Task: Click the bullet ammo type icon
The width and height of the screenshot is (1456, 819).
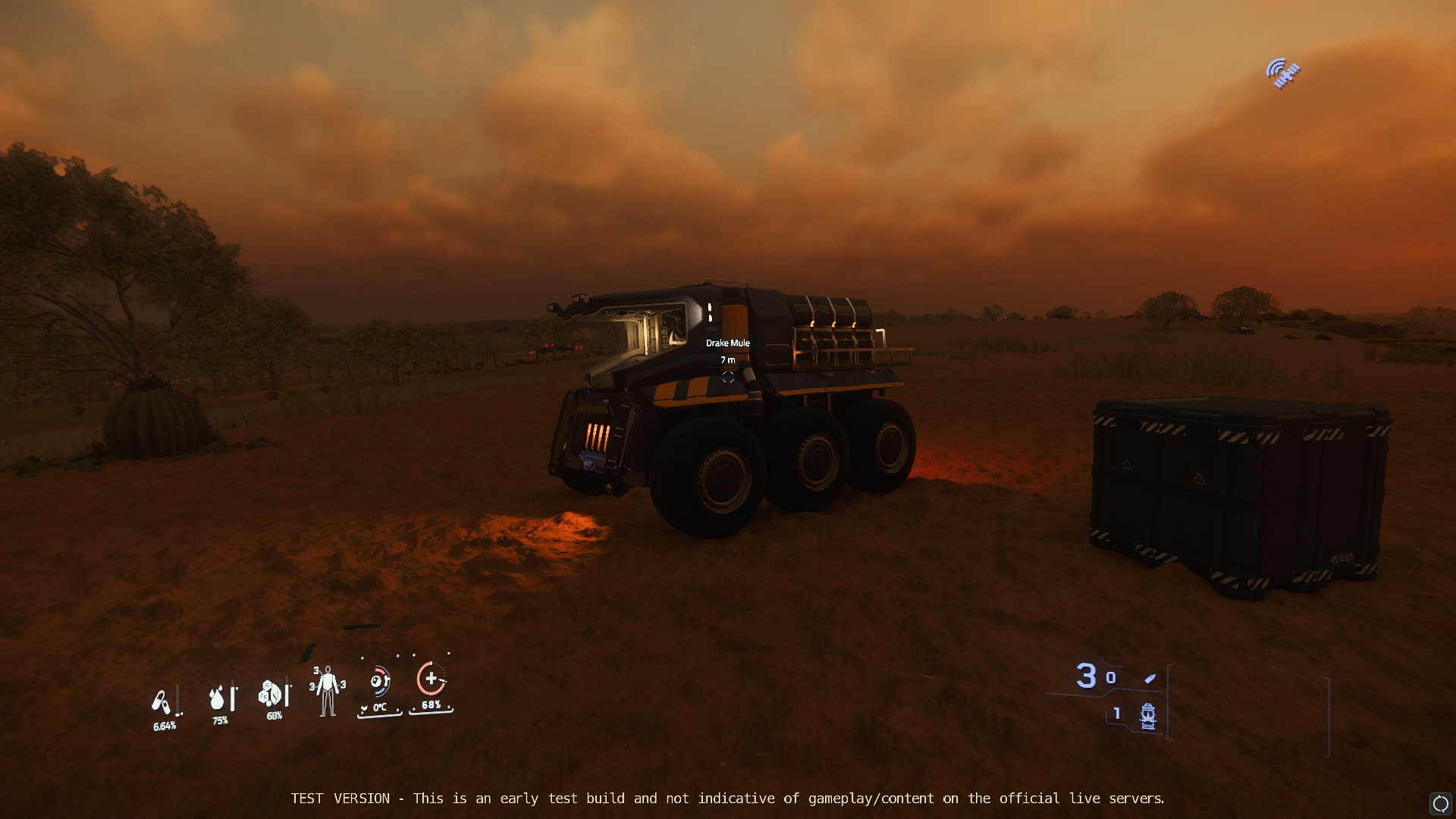Action: point(1150,678)
